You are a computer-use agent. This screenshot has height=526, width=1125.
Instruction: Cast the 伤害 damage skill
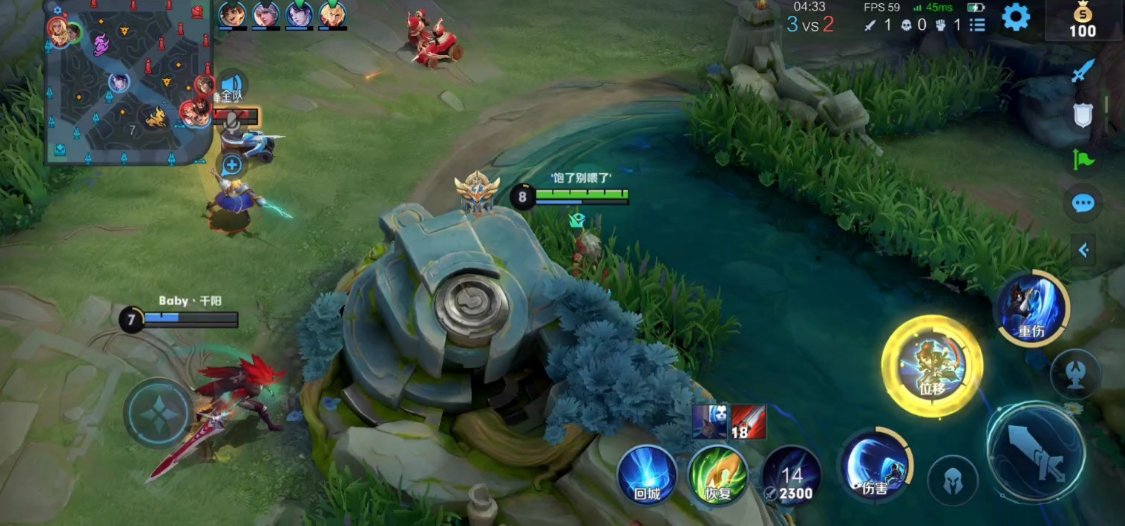tap(876, 466)
